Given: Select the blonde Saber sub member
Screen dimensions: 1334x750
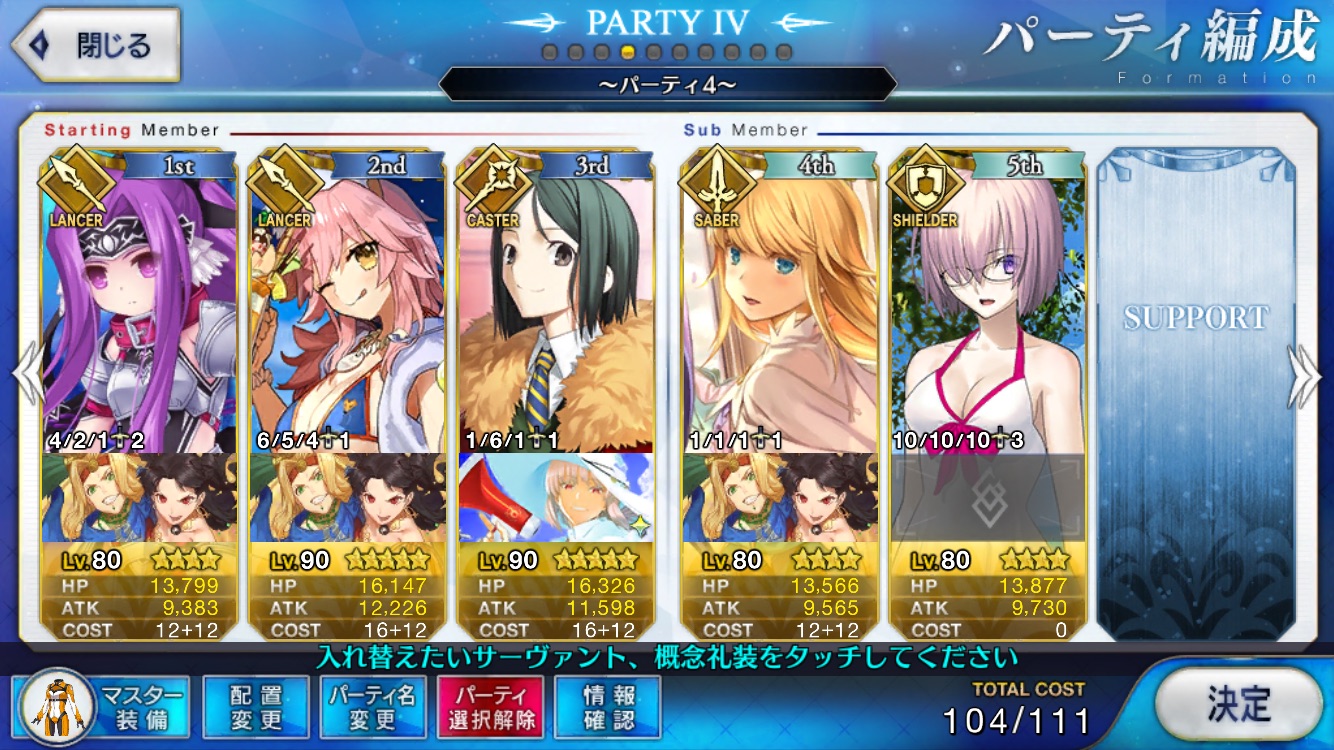Looking at the screenshot, I should click(x=779, y=310).
